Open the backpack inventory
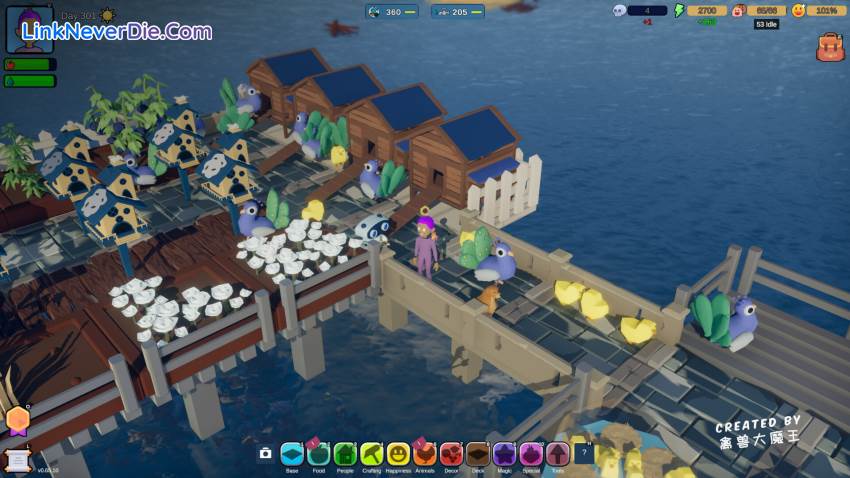This screenshot has width=850, height=478. [829, 47]
